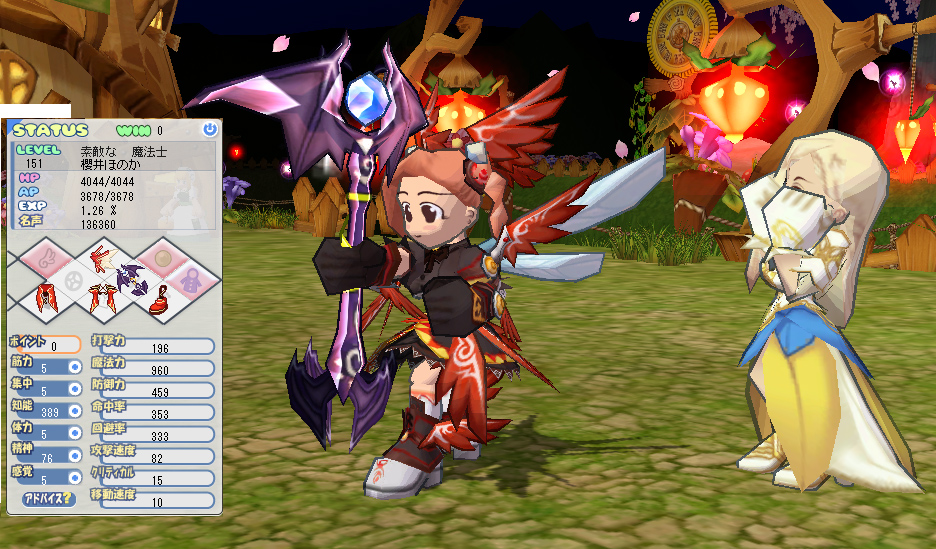Add a point to 感覚 sense
936x549 pixels.
[74, 478]
